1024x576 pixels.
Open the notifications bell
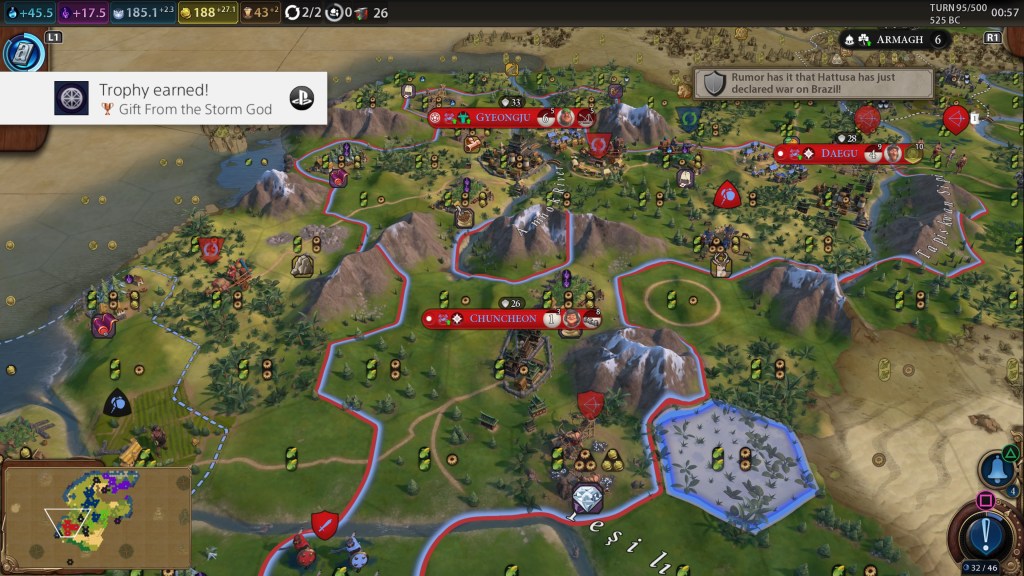(x=996, y=468)
